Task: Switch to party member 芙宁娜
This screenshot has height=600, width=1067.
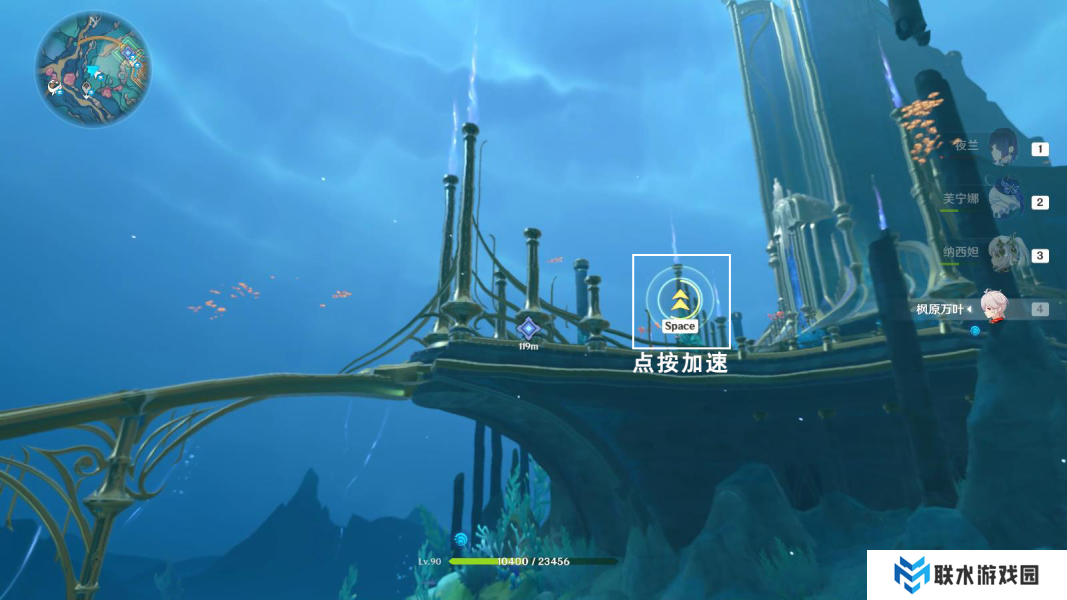Action: click(1003, 200)
